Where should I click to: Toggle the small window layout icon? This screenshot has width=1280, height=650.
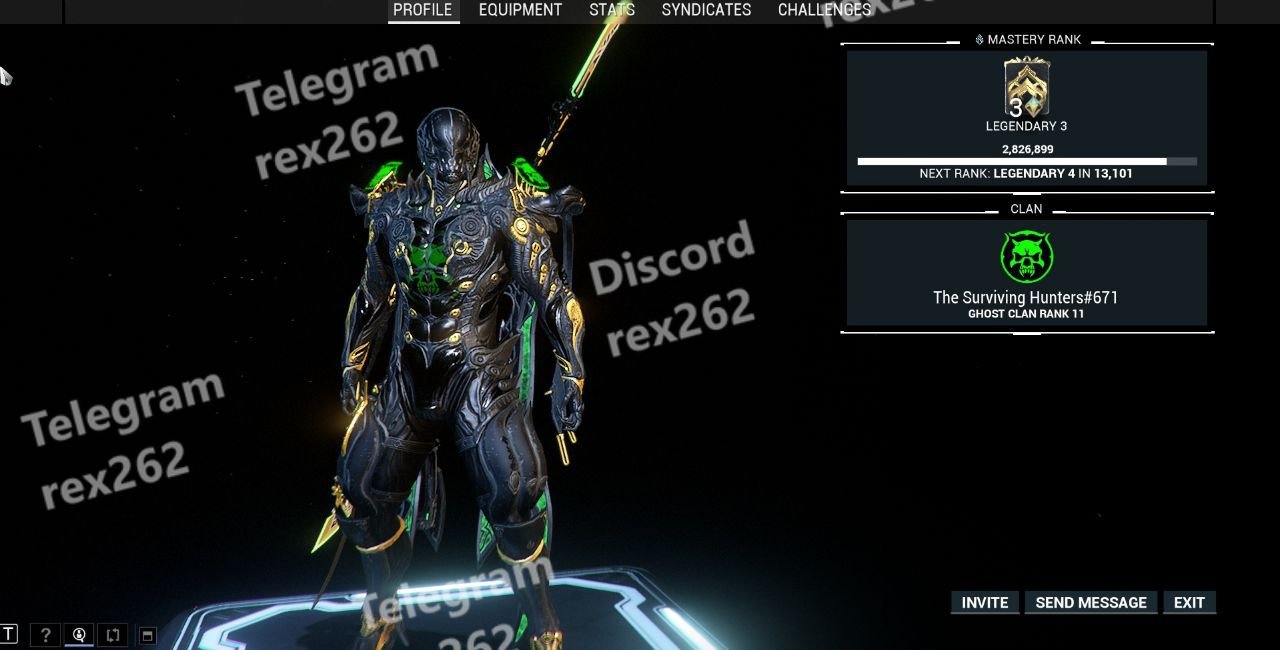147,635
